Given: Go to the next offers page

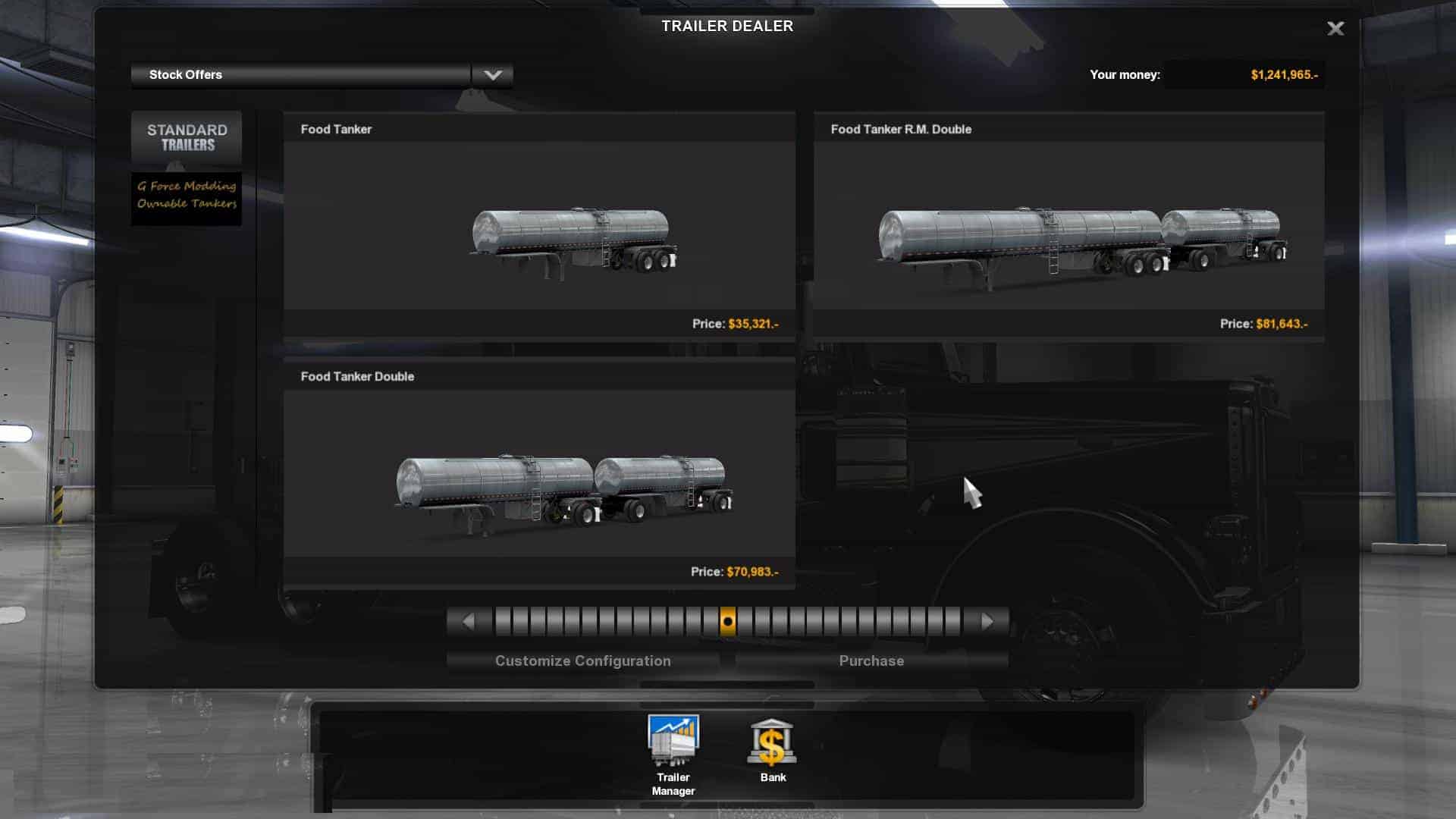Looking at the screenshot, I should [987, 622].
